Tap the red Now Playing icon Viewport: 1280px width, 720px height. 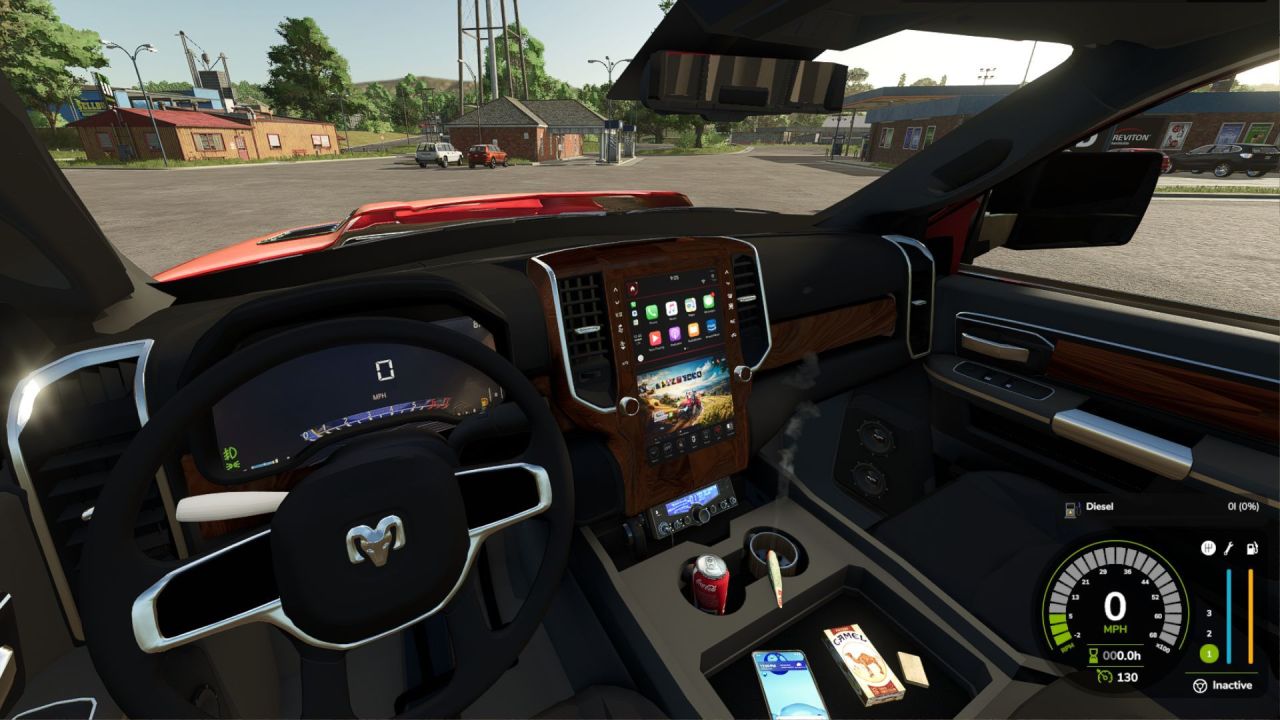point(654,337)
